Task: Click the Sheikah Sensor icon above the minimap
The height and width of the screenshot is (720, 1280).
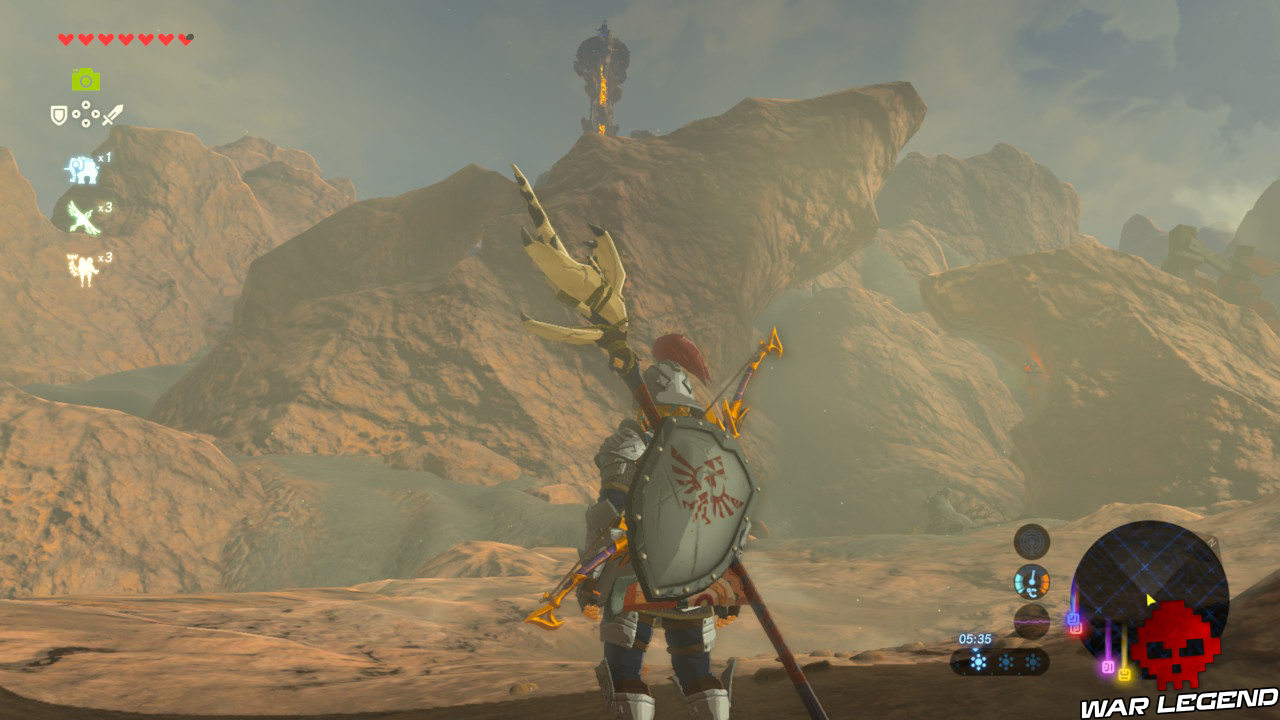Action: click(1032, 540)
